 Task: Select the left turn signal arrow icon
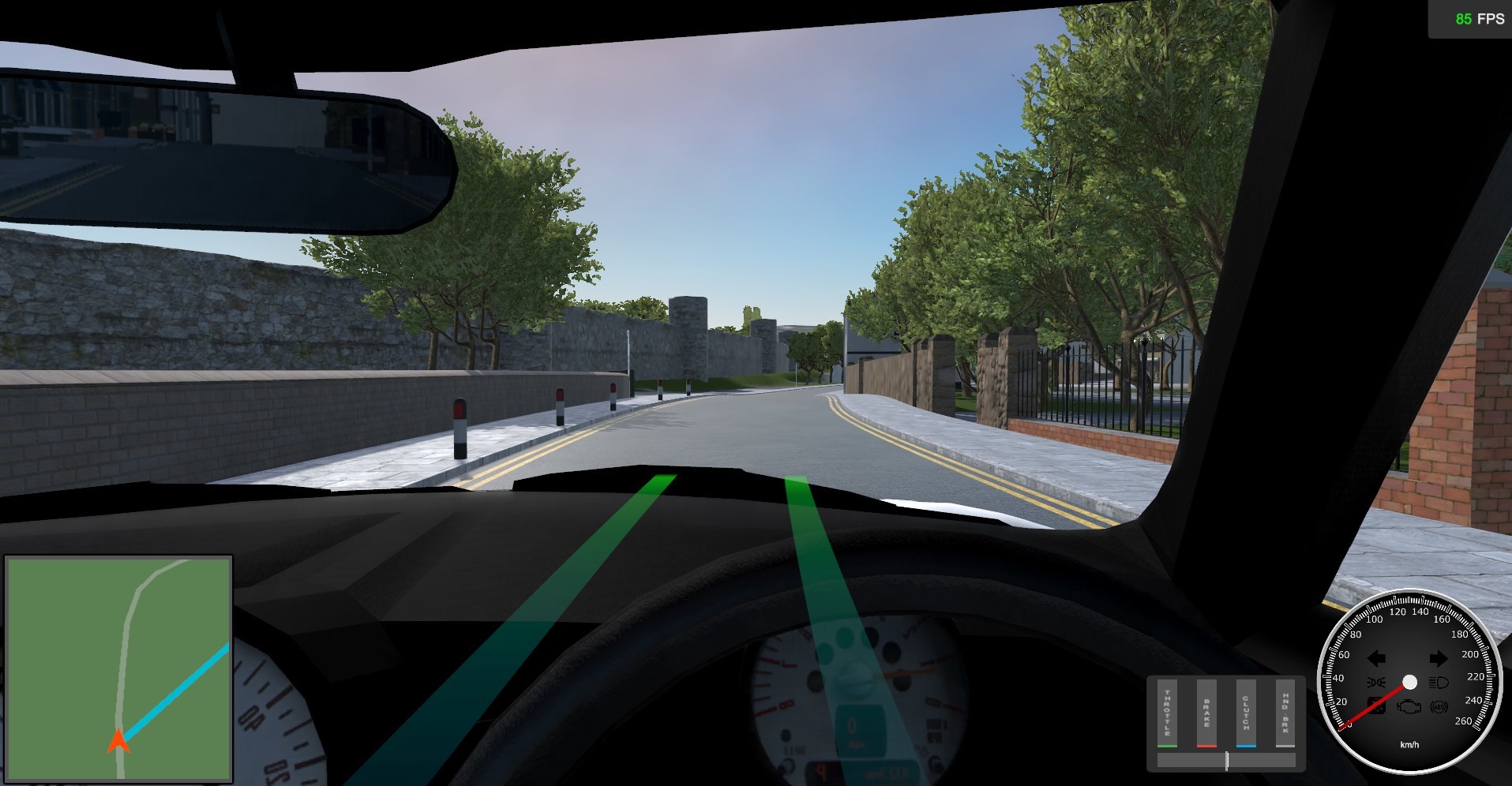tap(1376, 658)
